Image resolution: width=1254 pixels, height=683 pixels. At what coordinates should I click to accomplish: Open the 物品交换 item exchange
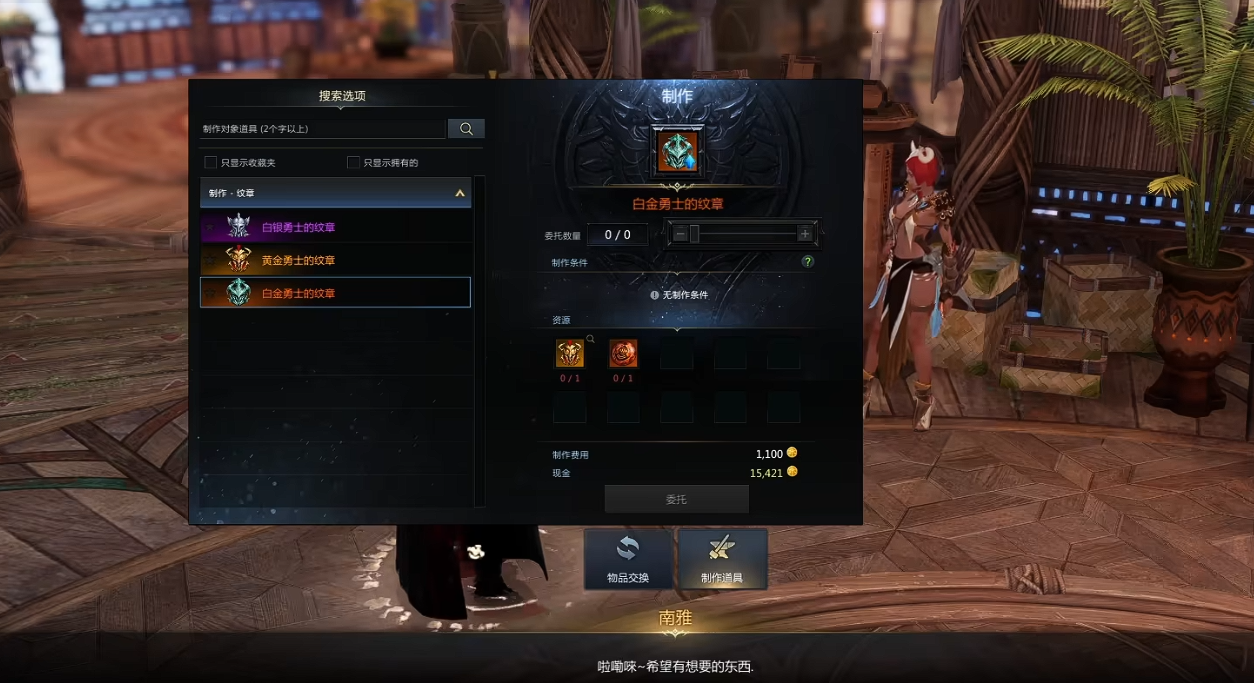(x=628, y=559)
